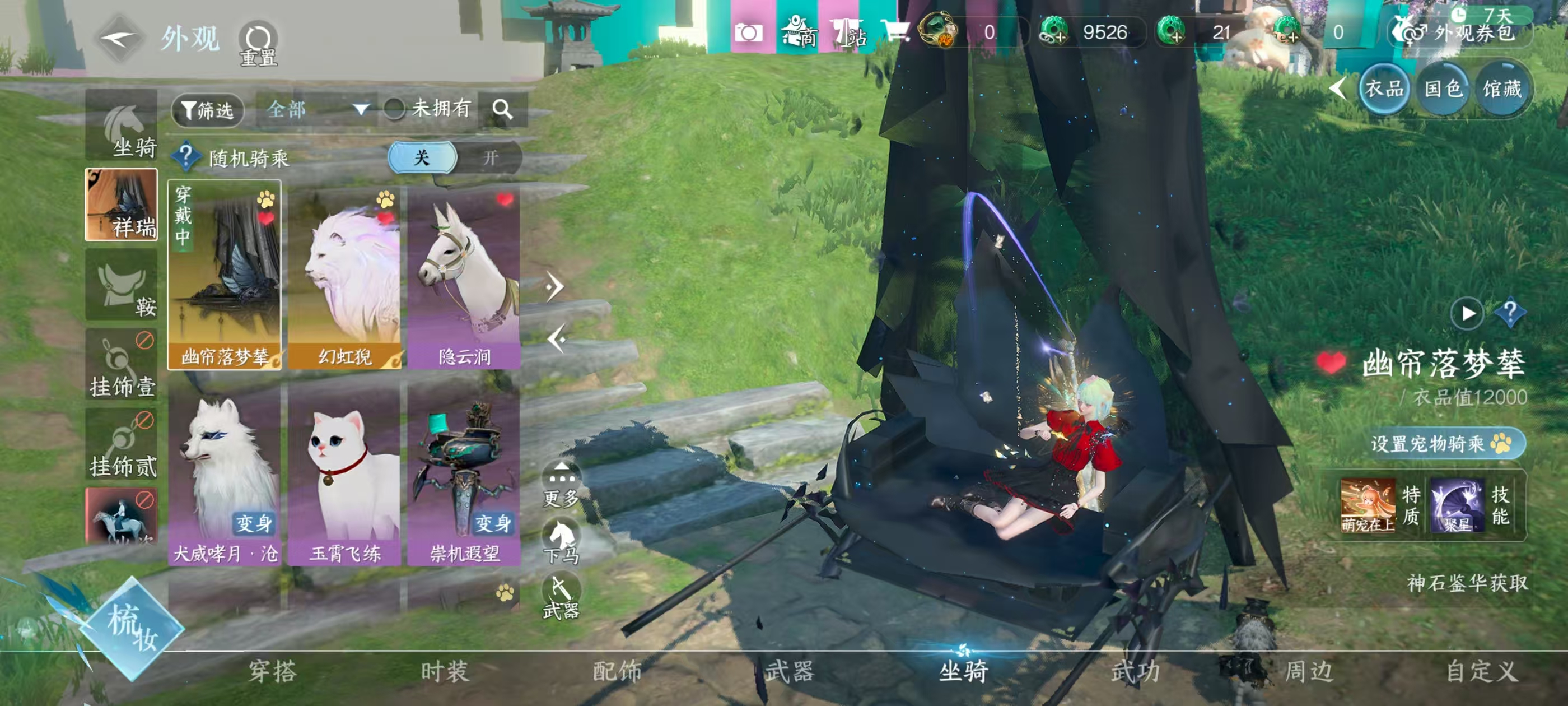The height and width of the screenshot is (706, 1568).
Task: Open the 鞍 saddle category
Action: [x=122, y=286]
